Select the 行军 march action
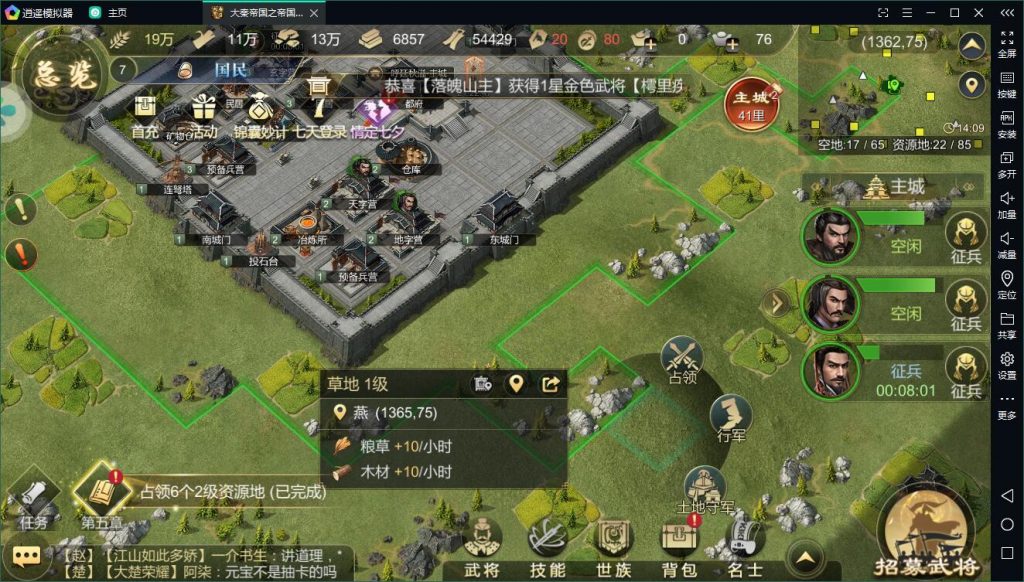This screenshot has width=1024, height=582. pyautogui.click(x=731, y=418)
